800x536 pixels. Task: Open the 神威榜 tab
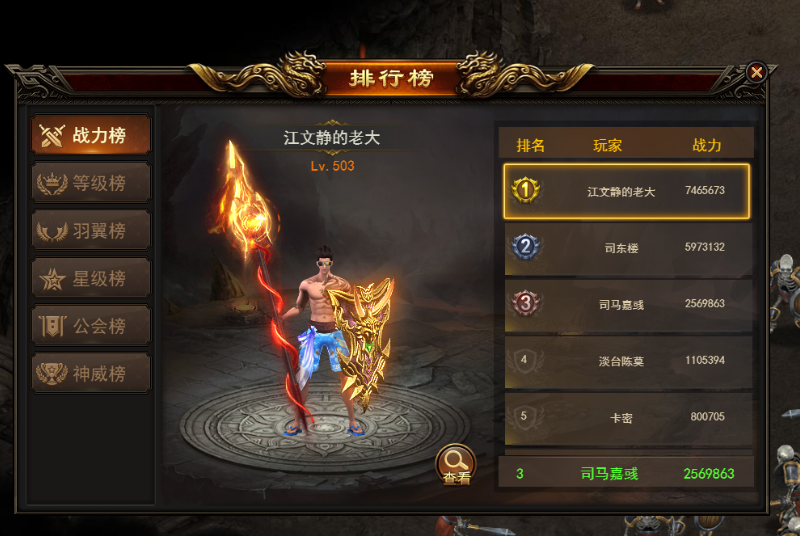coord(91,374)
